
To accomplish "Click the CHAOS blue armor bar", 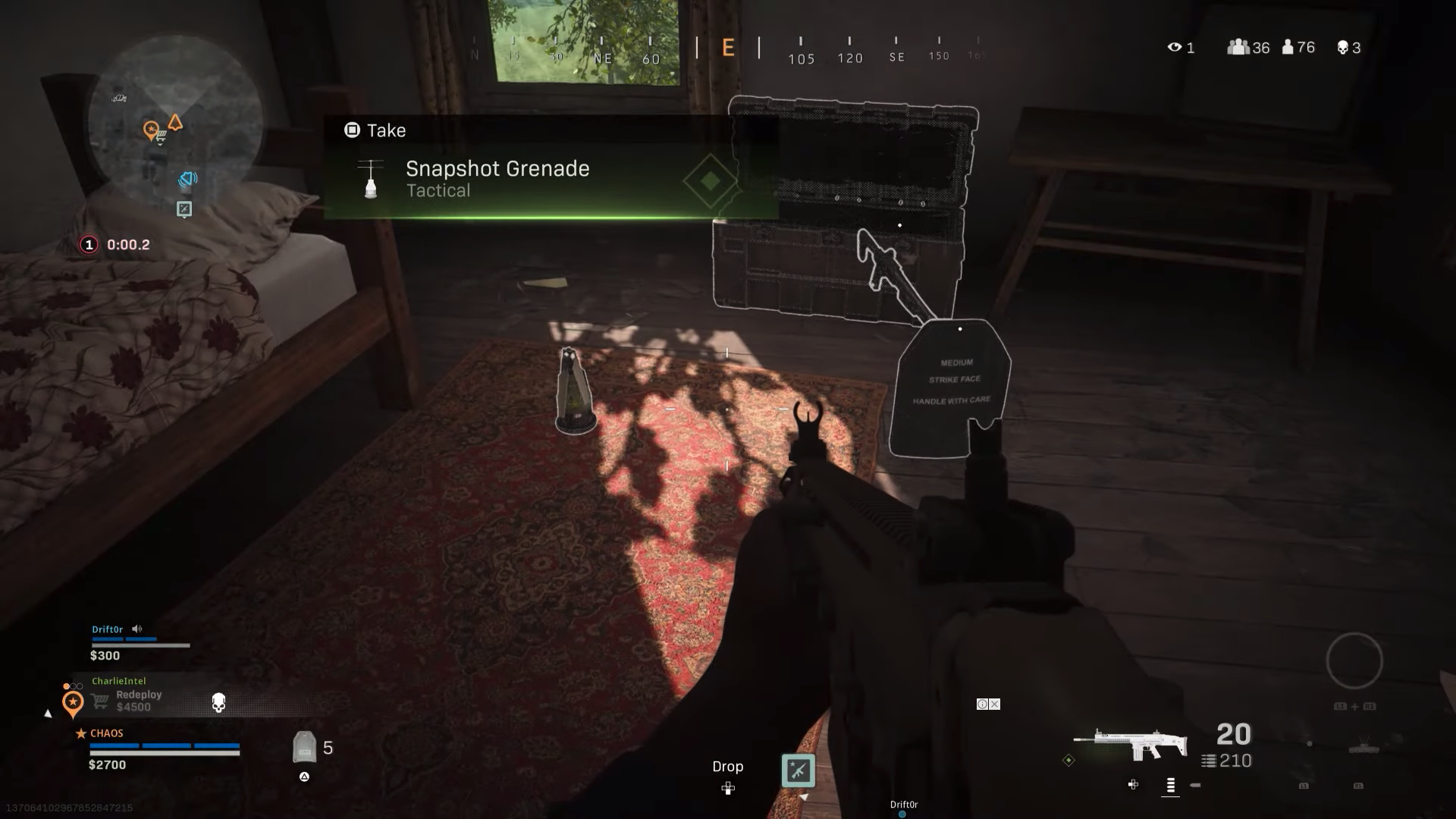I will (x=163, y=745).
